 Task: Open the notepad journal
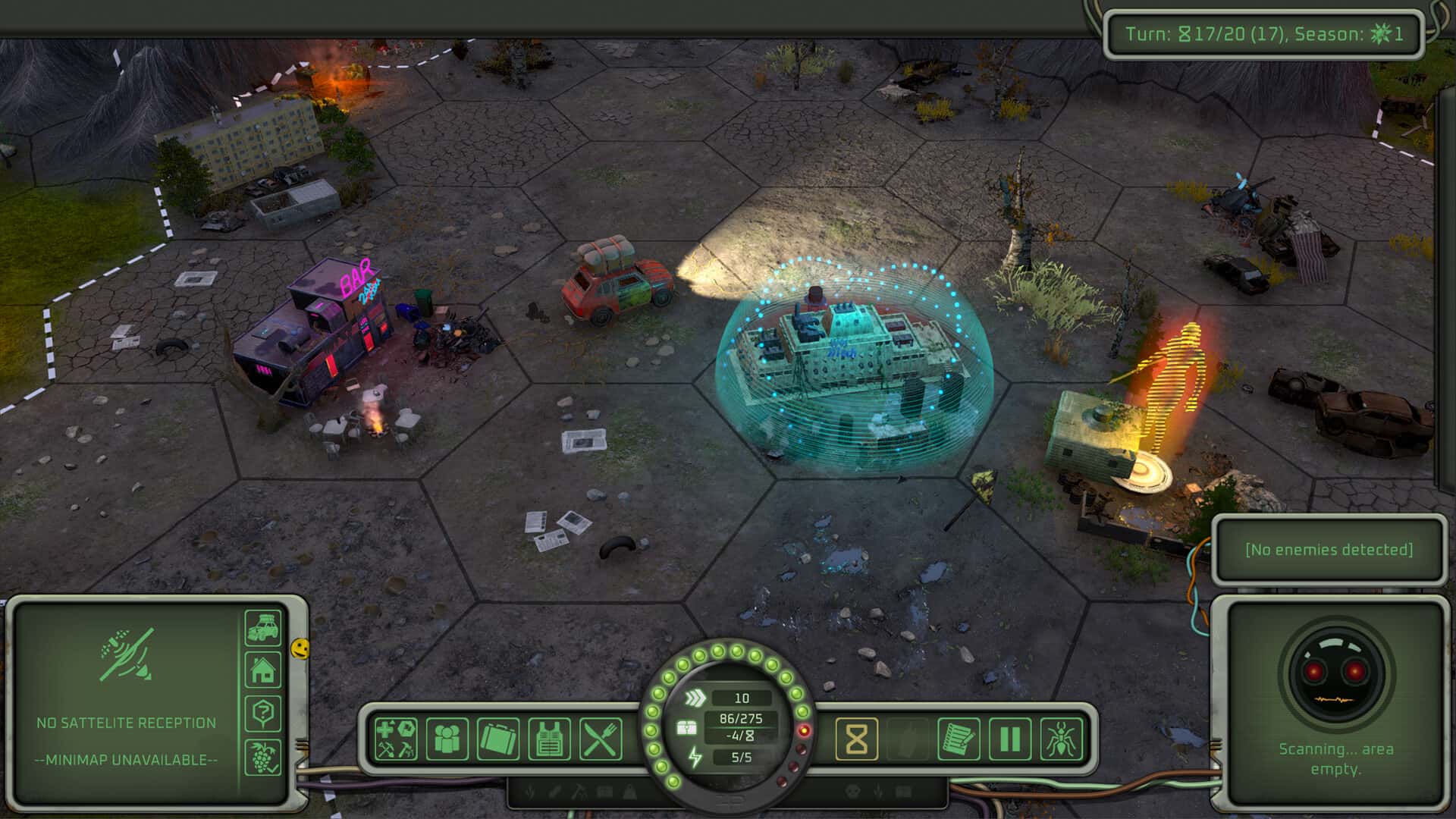[x=959, y=739]
